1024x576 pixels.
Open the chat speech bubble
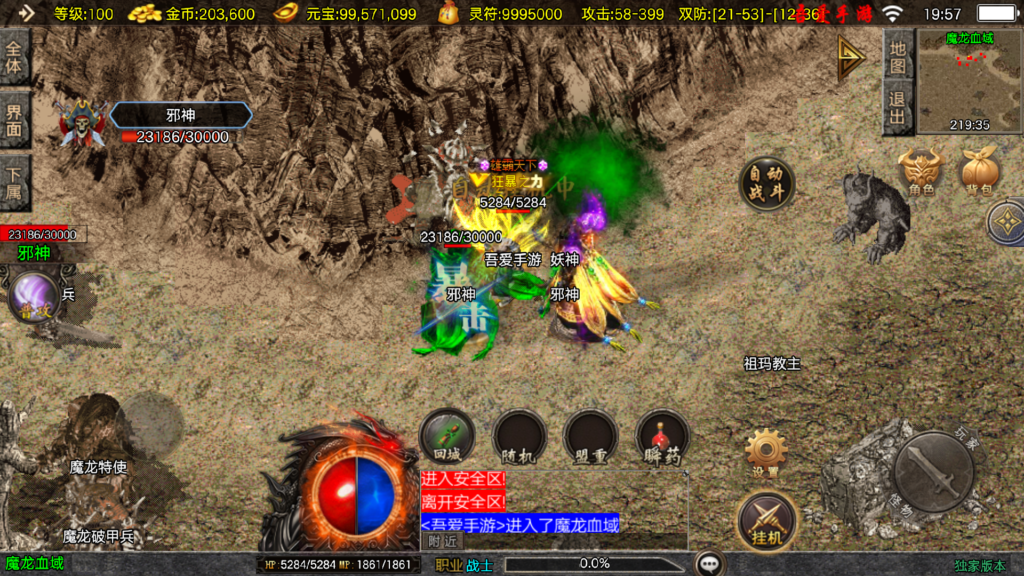point(710,564)
